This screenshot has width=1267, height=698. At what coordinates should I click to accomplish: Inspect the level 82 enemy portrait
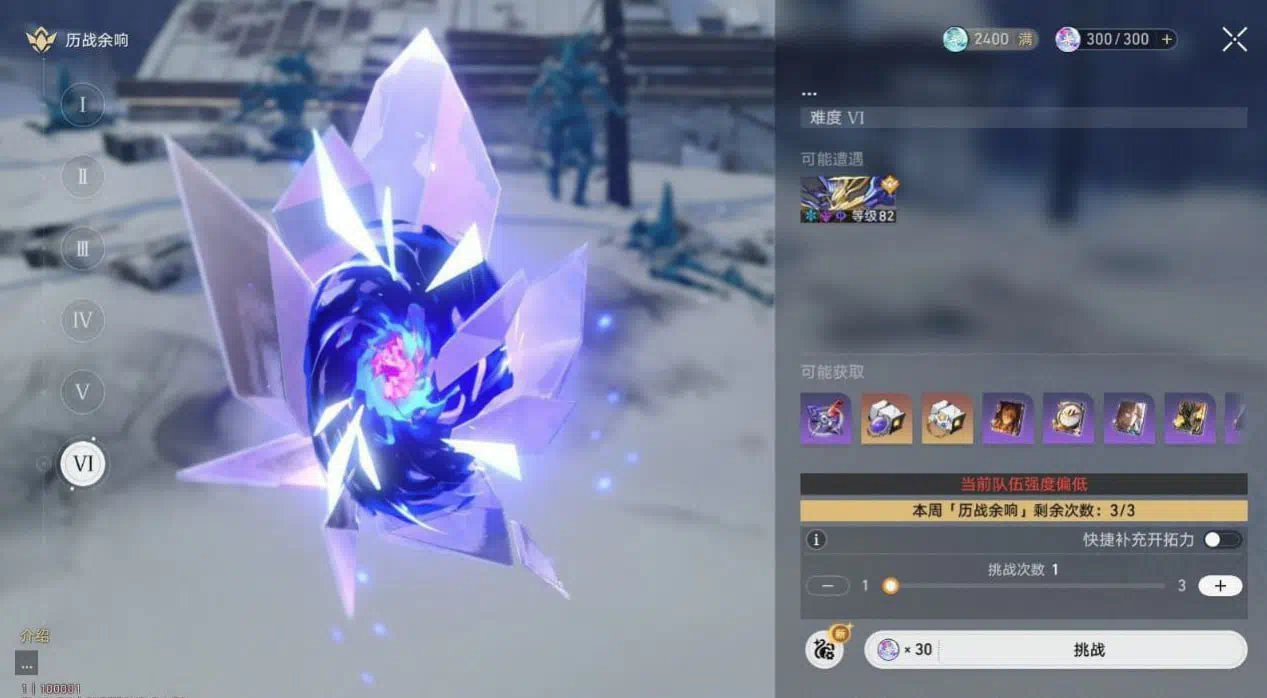(848, 199)
